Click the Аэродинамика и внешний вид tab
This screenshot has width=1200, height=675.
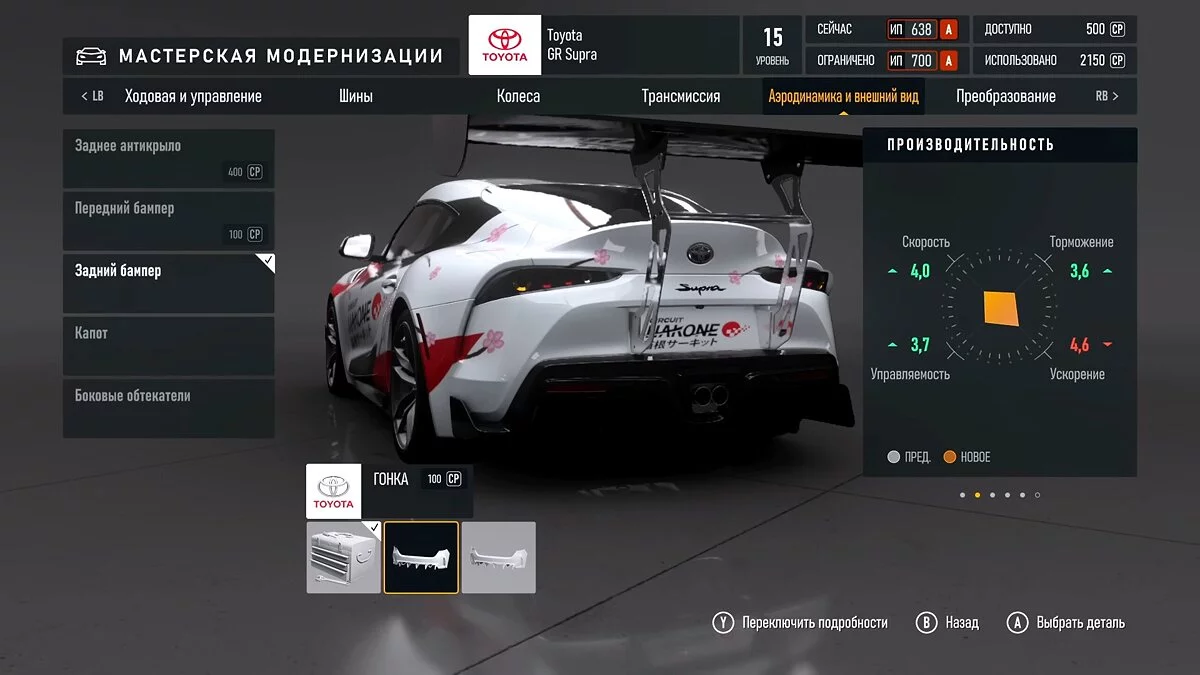coord(843,97)
